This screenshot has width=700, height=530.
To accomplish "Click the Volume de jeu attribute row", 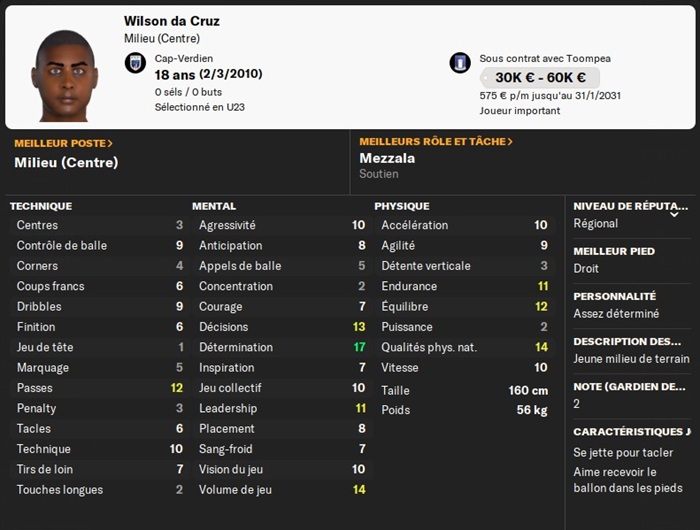I will coord(281,490).
